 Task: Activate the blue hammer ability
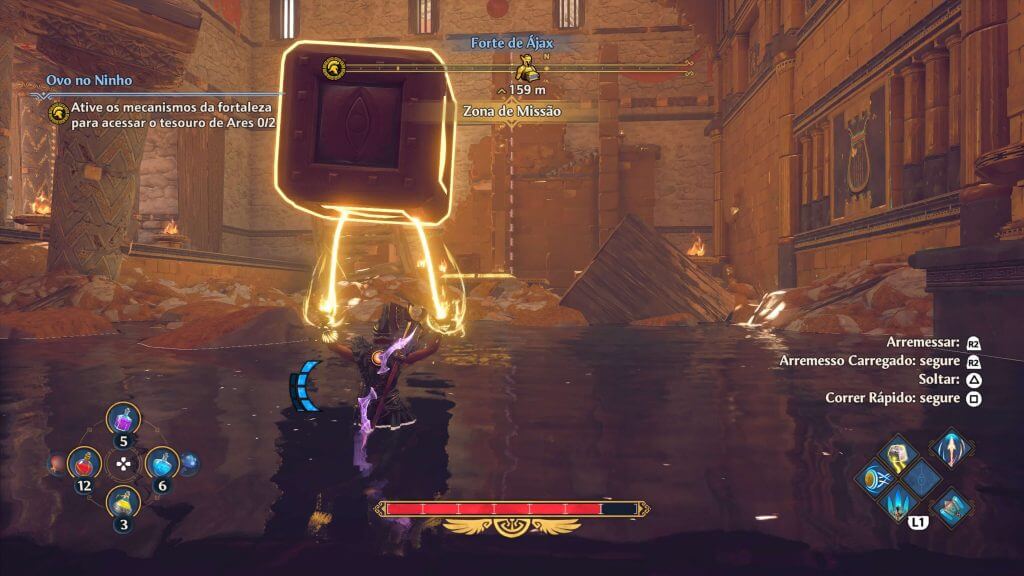point(952,504)
